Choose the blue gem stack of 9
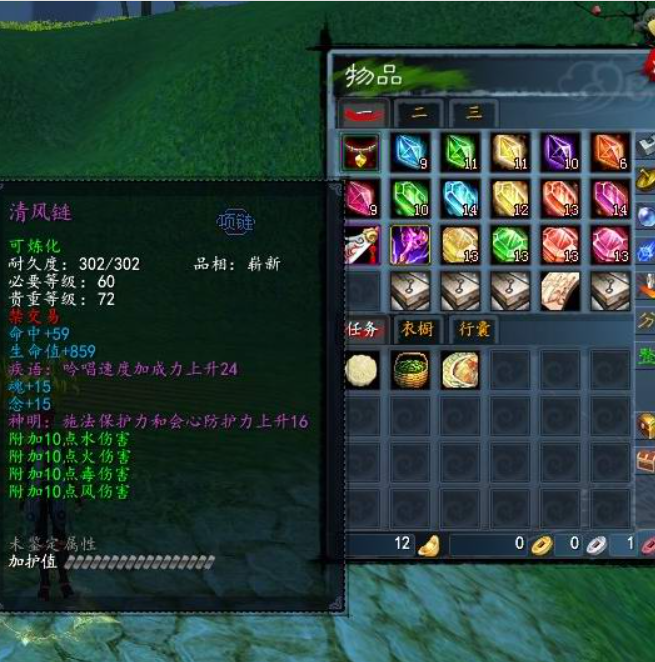 [x=411, y=151]
